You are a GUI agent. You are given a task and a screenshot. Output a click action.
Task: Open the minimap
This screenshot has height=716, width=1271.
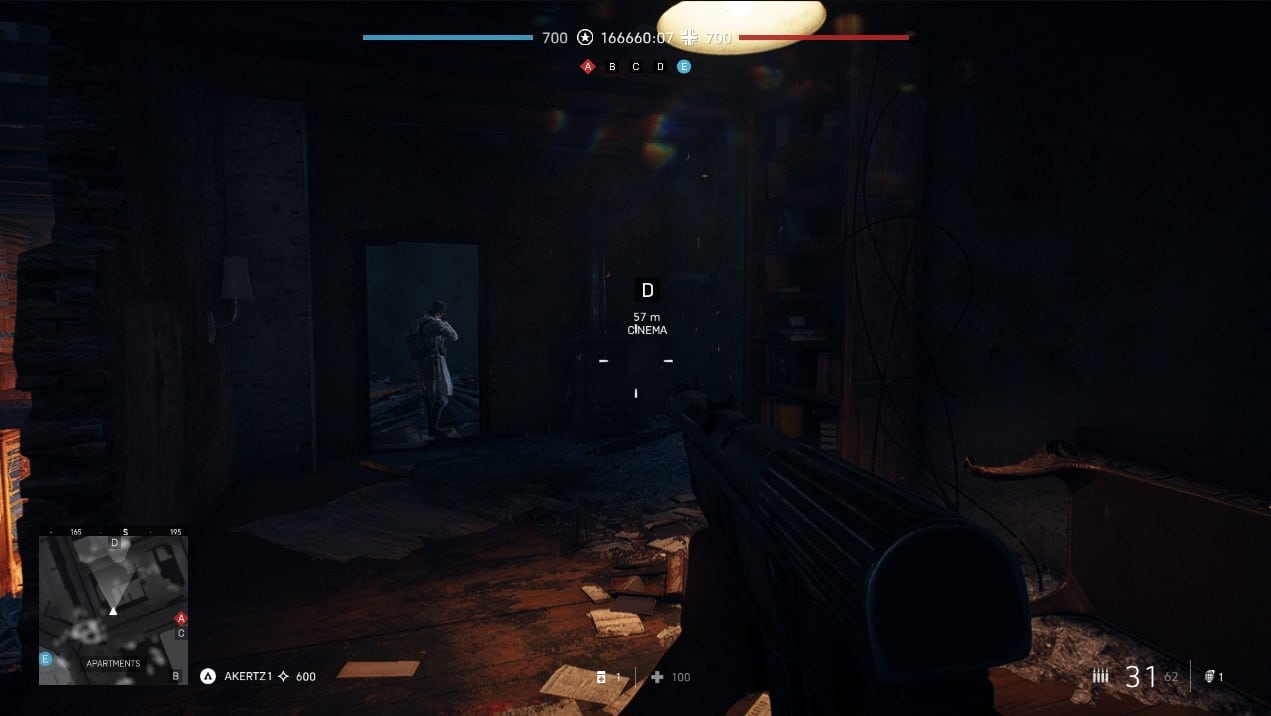click(113, 610)
